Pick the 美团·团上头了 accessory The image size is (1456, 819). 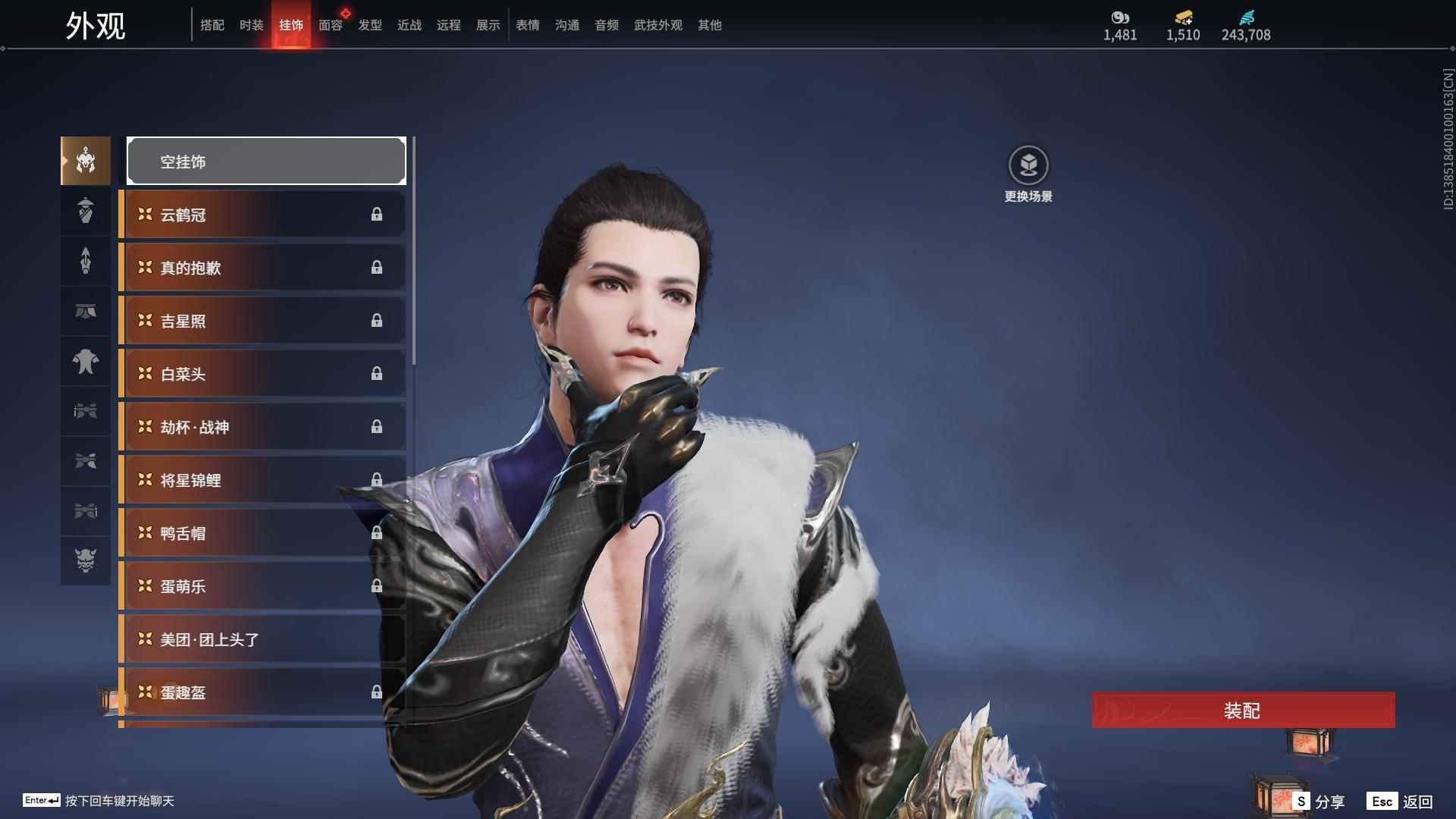(262, 639)
